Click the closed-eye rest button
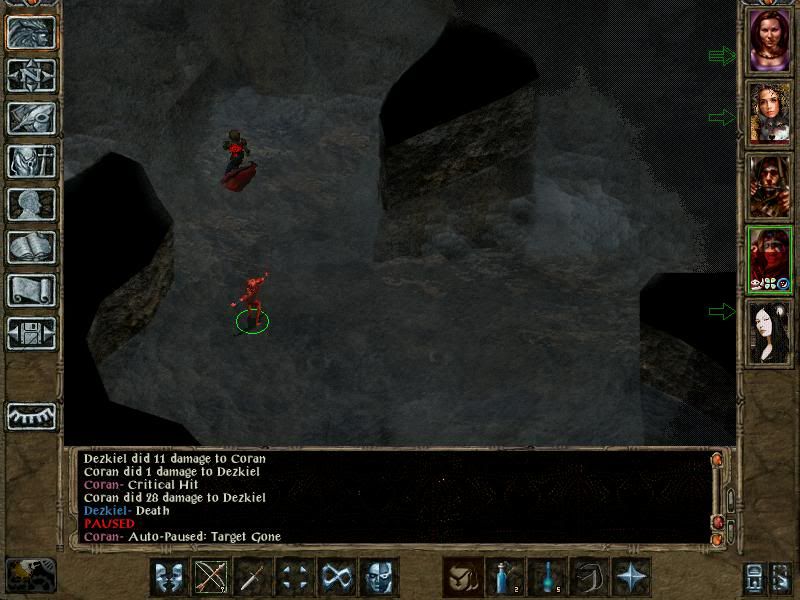The width and height of the screenshot is (800, 600). (31, 416)
